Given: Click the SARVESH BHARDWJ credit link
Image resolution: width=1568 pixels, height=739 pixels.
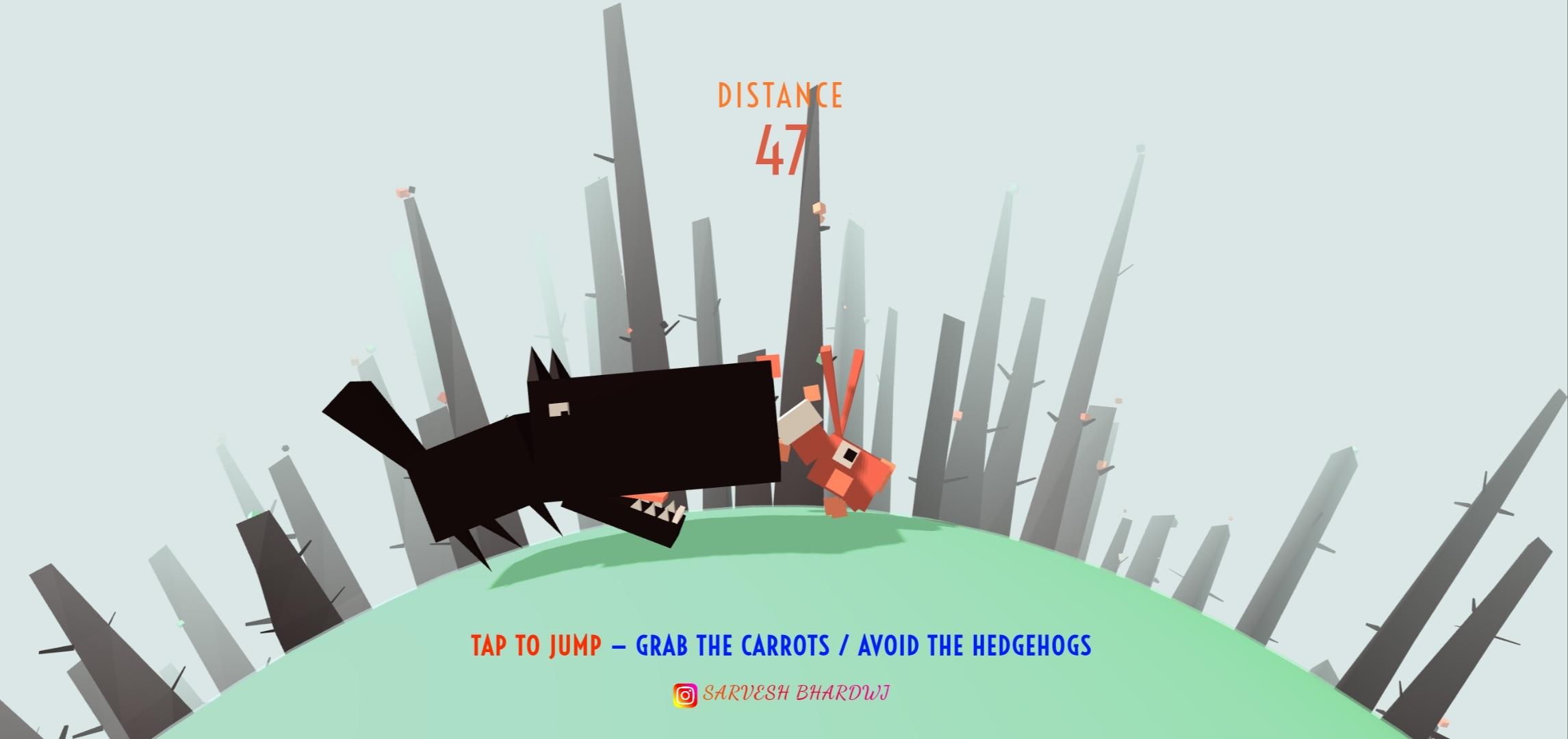Looking at the screenshot, I should tap(797, 695).
